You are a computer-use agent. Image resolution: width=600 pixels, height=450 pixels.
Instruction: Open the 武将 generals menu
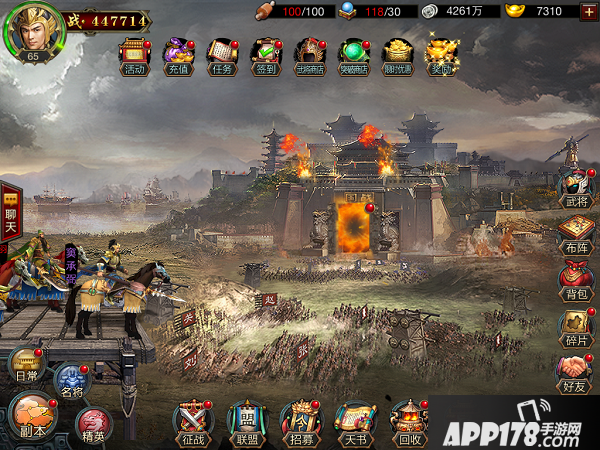pos(576,190)
